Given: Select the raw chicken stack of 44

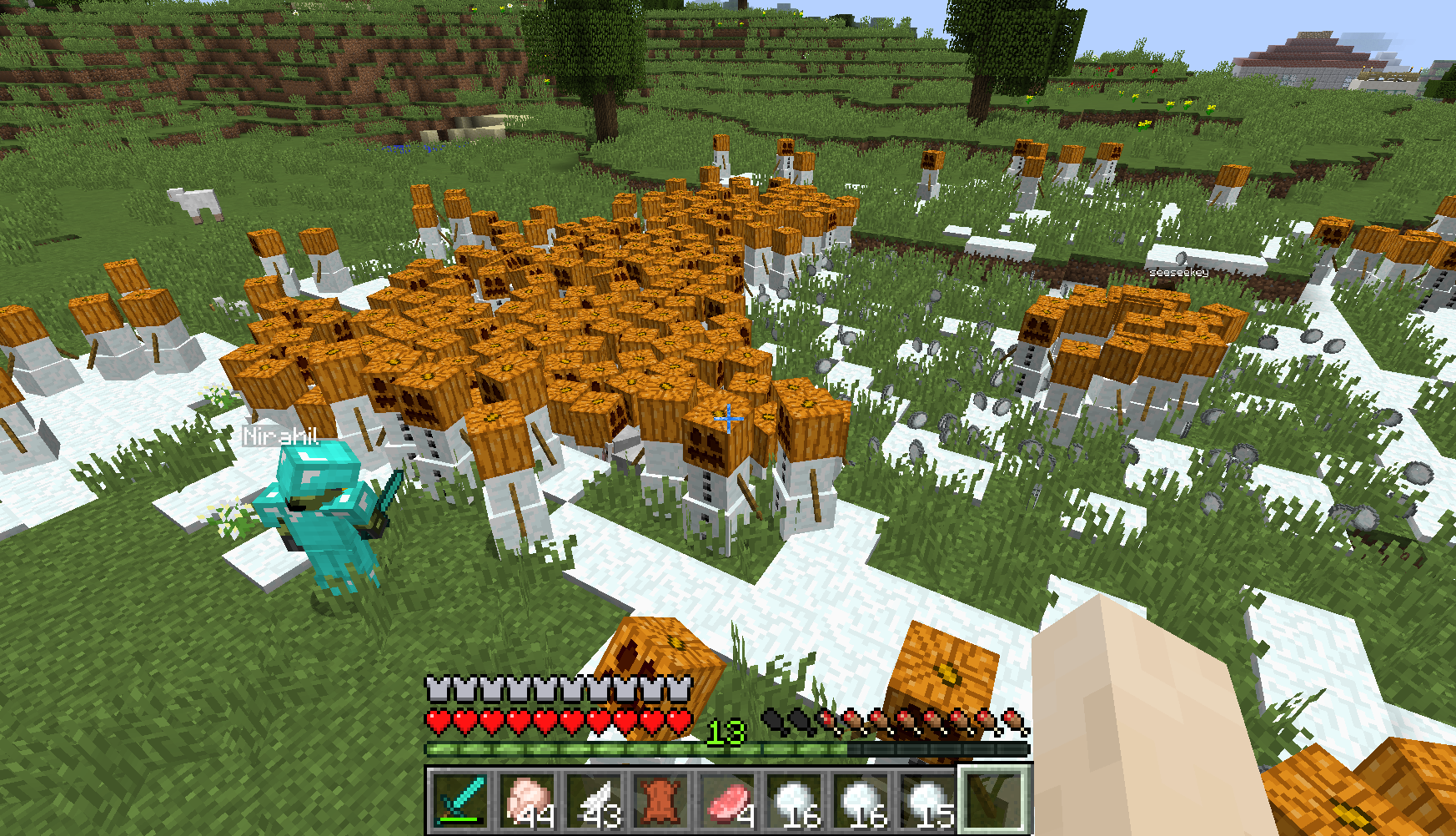Looking at the screenshot, I should pyautogui.click(x=528, y=799).
